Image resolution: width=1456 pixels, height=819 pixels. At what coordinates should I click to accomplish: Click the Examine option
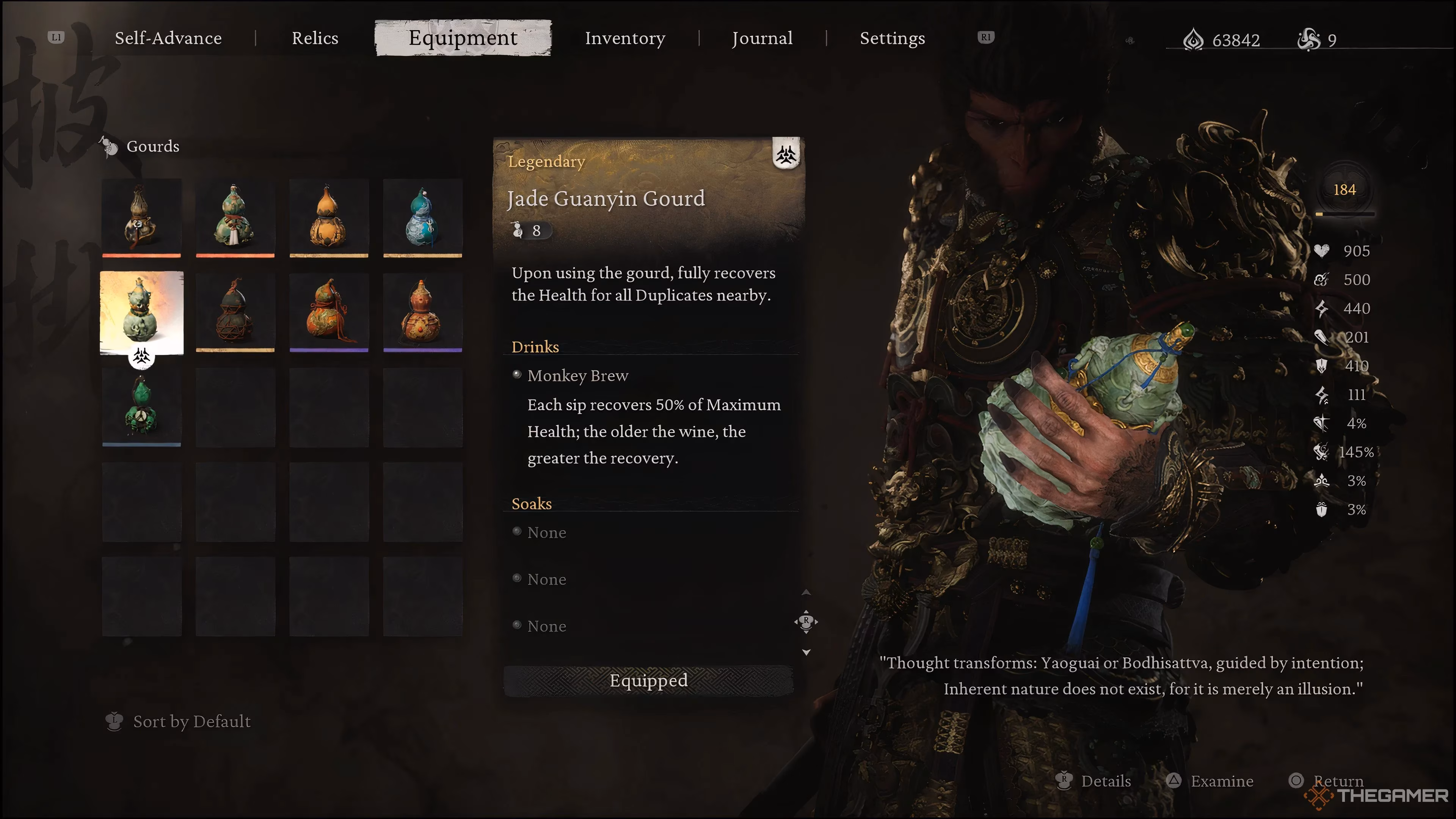(x=1221, y=781)
